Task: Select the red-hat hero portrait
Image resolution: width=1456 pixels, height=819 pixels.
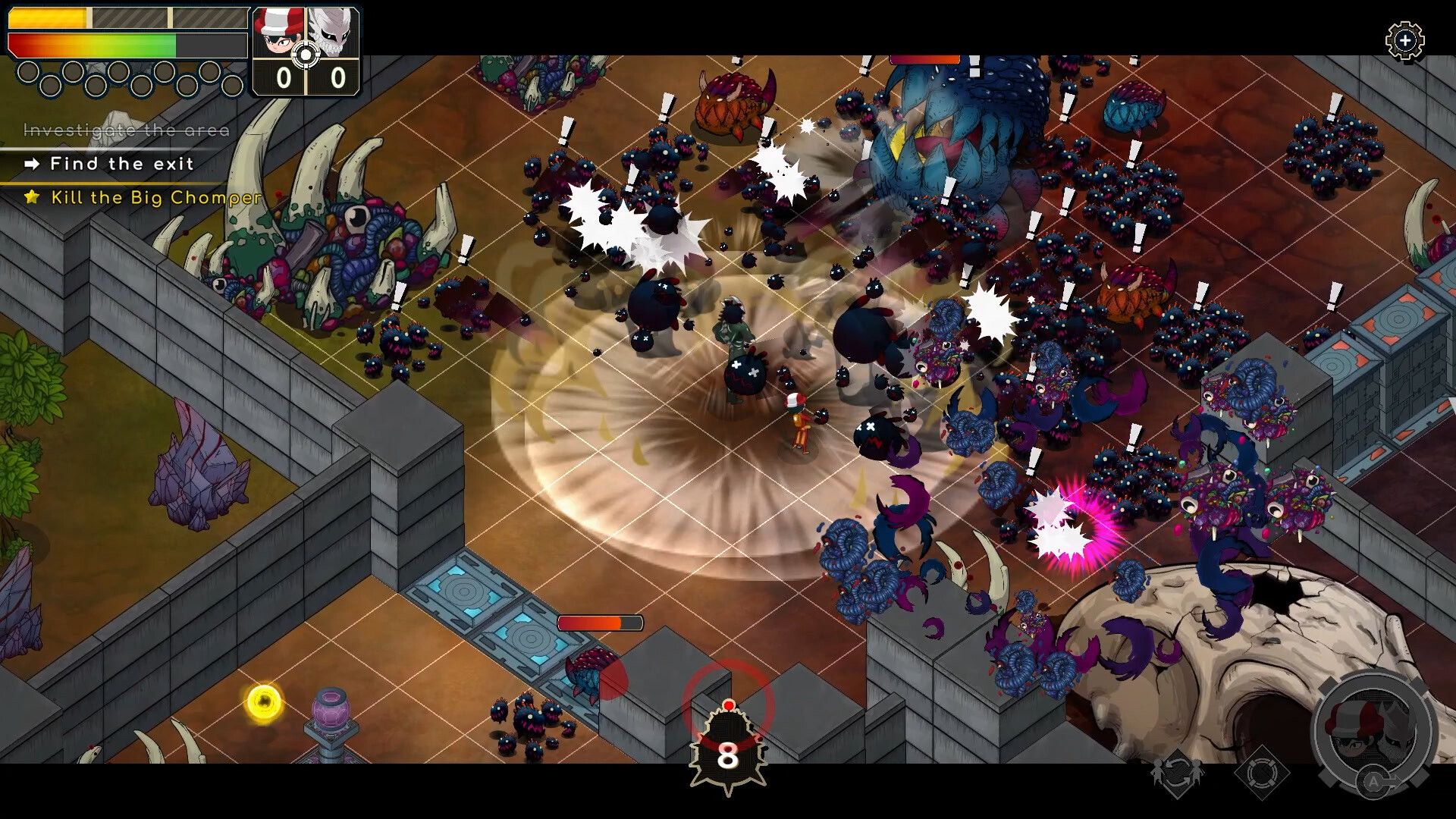Action: 277,32
